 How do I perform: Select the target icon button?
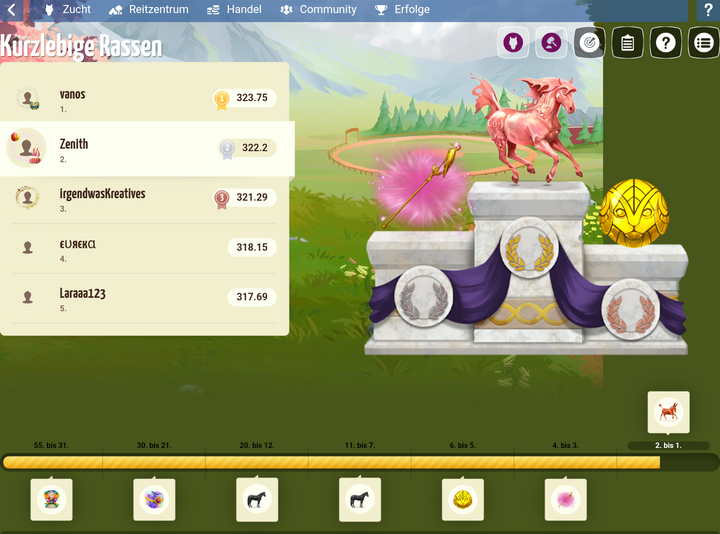(590, 43)
